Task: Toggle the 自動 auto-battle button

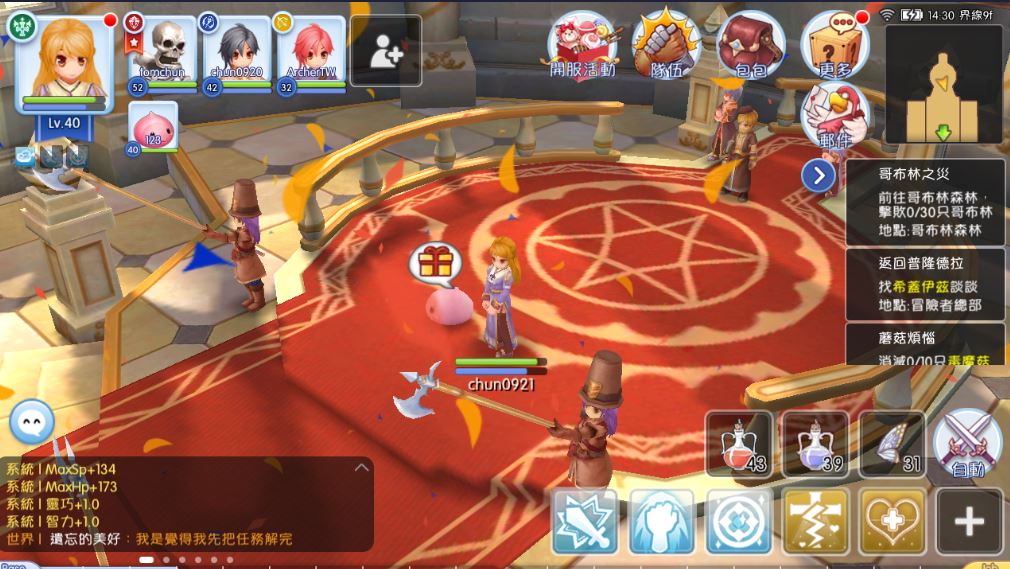Action: (967, 443)
